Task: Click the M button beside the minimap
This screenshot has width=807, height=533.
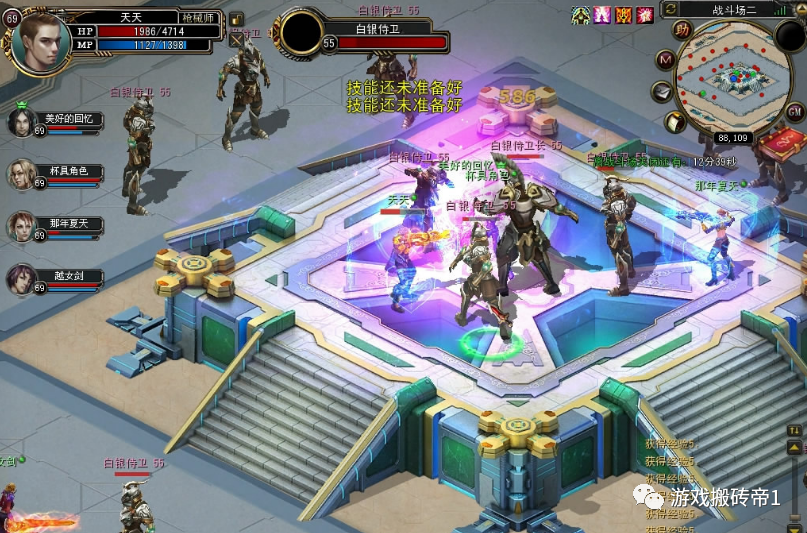Action: pyautogui.click(x=665, y=60)
